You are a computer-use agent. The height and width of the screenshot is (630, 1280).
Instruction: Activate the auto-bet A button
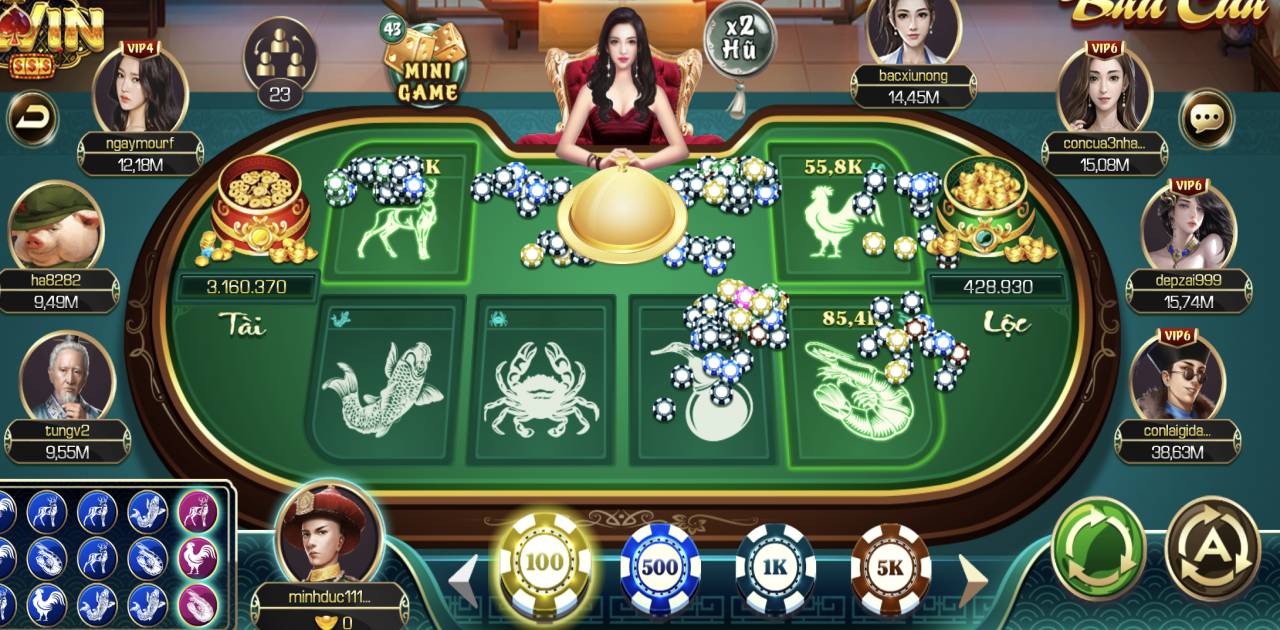pos(1212,548)
